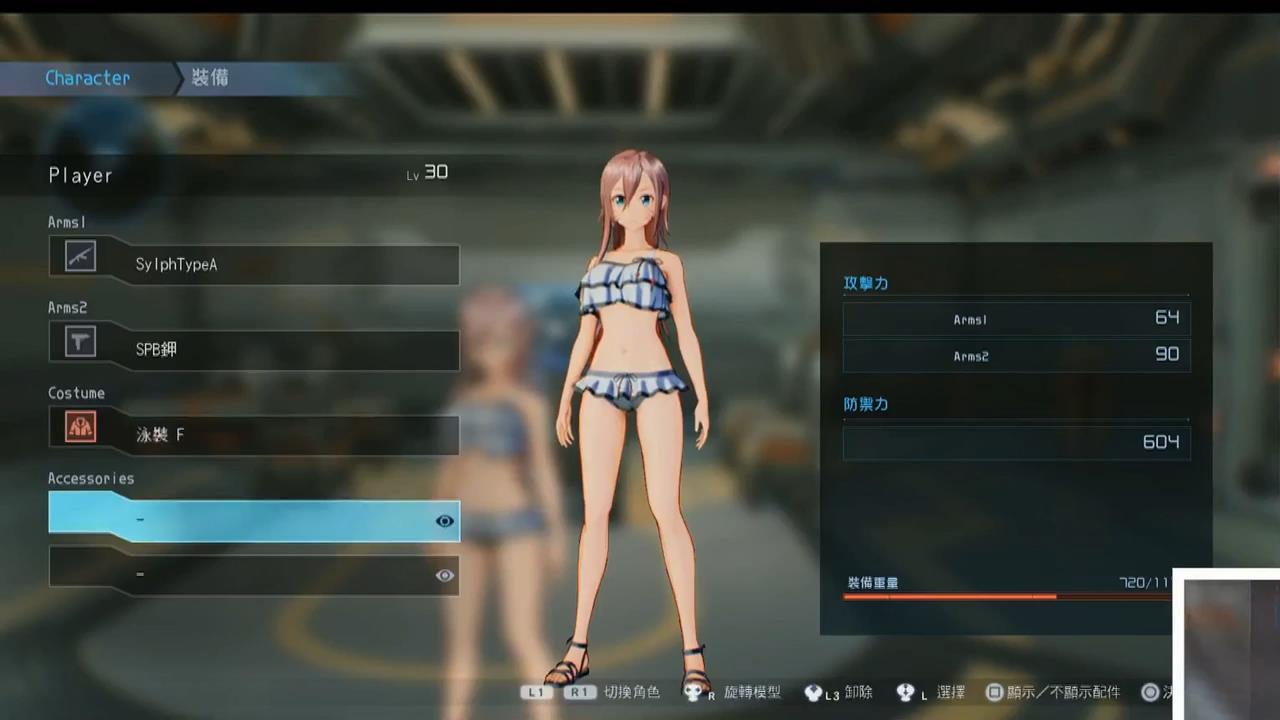Click the L1 shoulder button badge
1280x720 pixels.
click(536, 691)
